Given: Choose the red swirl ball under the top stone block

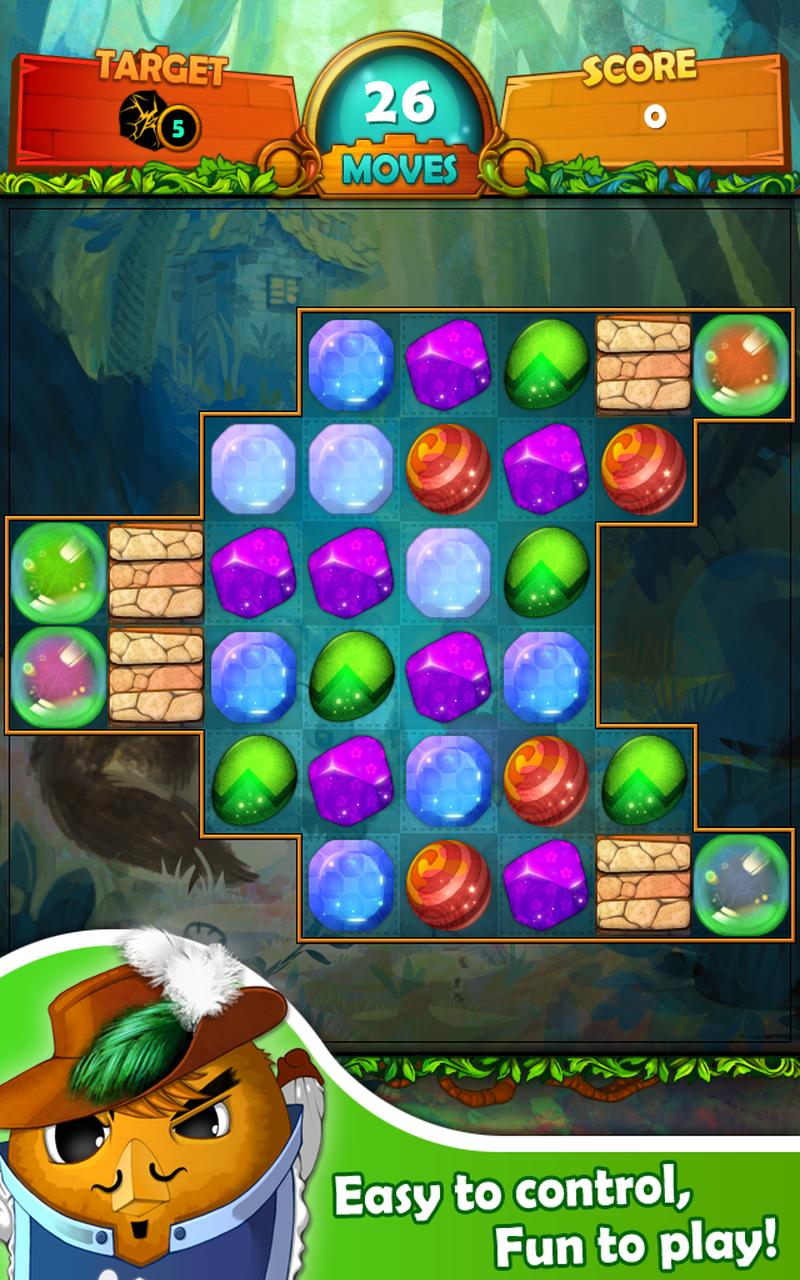Looking at the screenshot, I should click(x=644, y=468).
